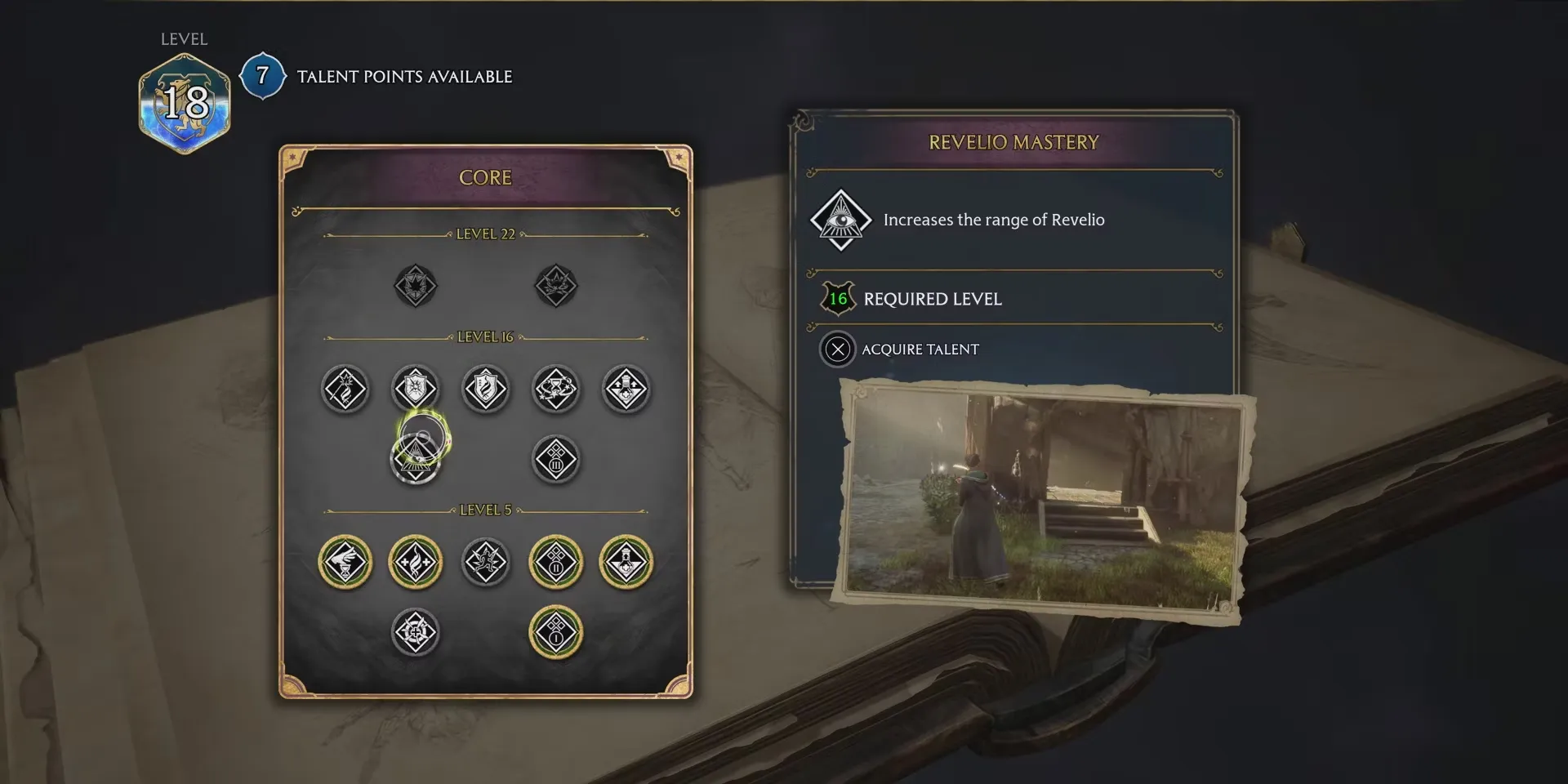Choose the double-arrow potion talent
This screenshot has height=784, width=1568.
626,389
